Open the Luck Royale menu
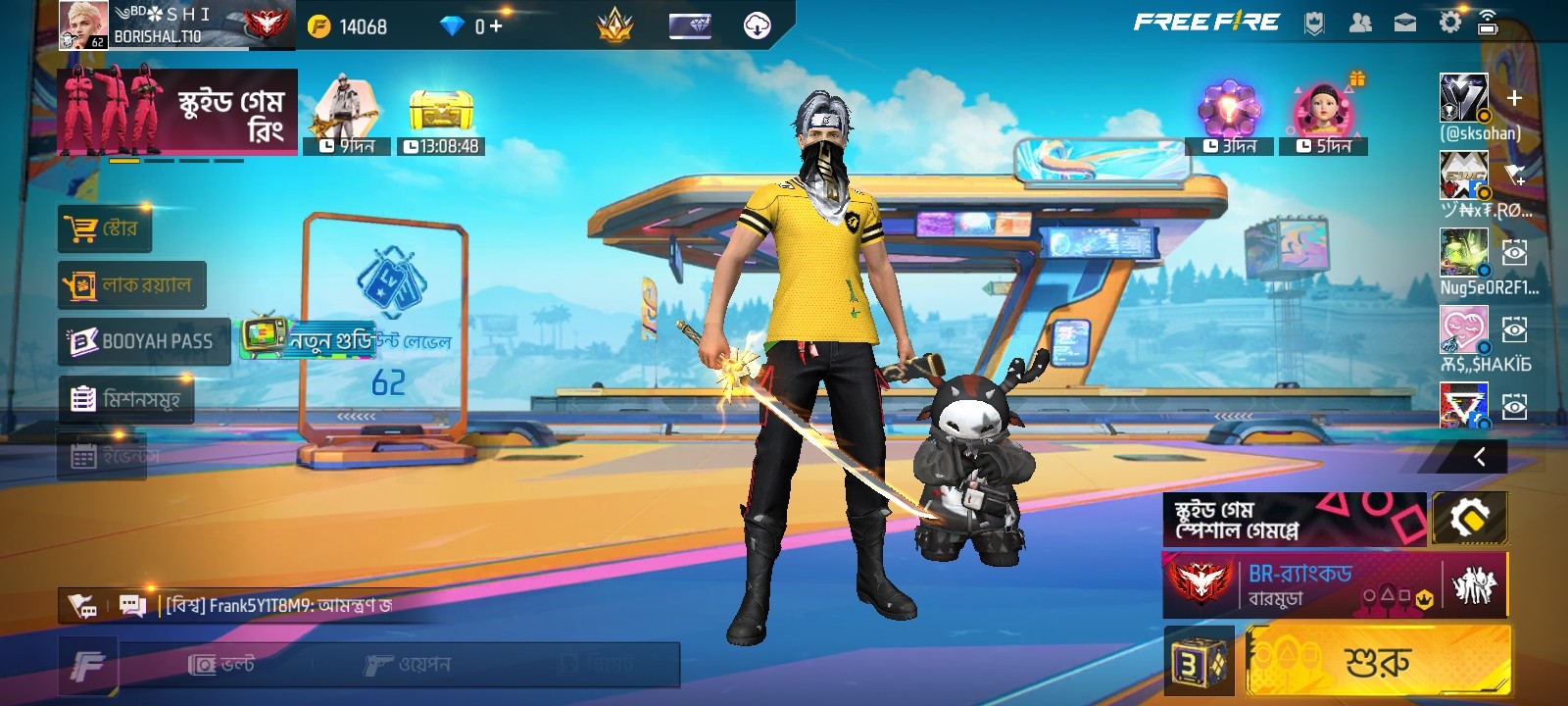 tap(132, 285)
